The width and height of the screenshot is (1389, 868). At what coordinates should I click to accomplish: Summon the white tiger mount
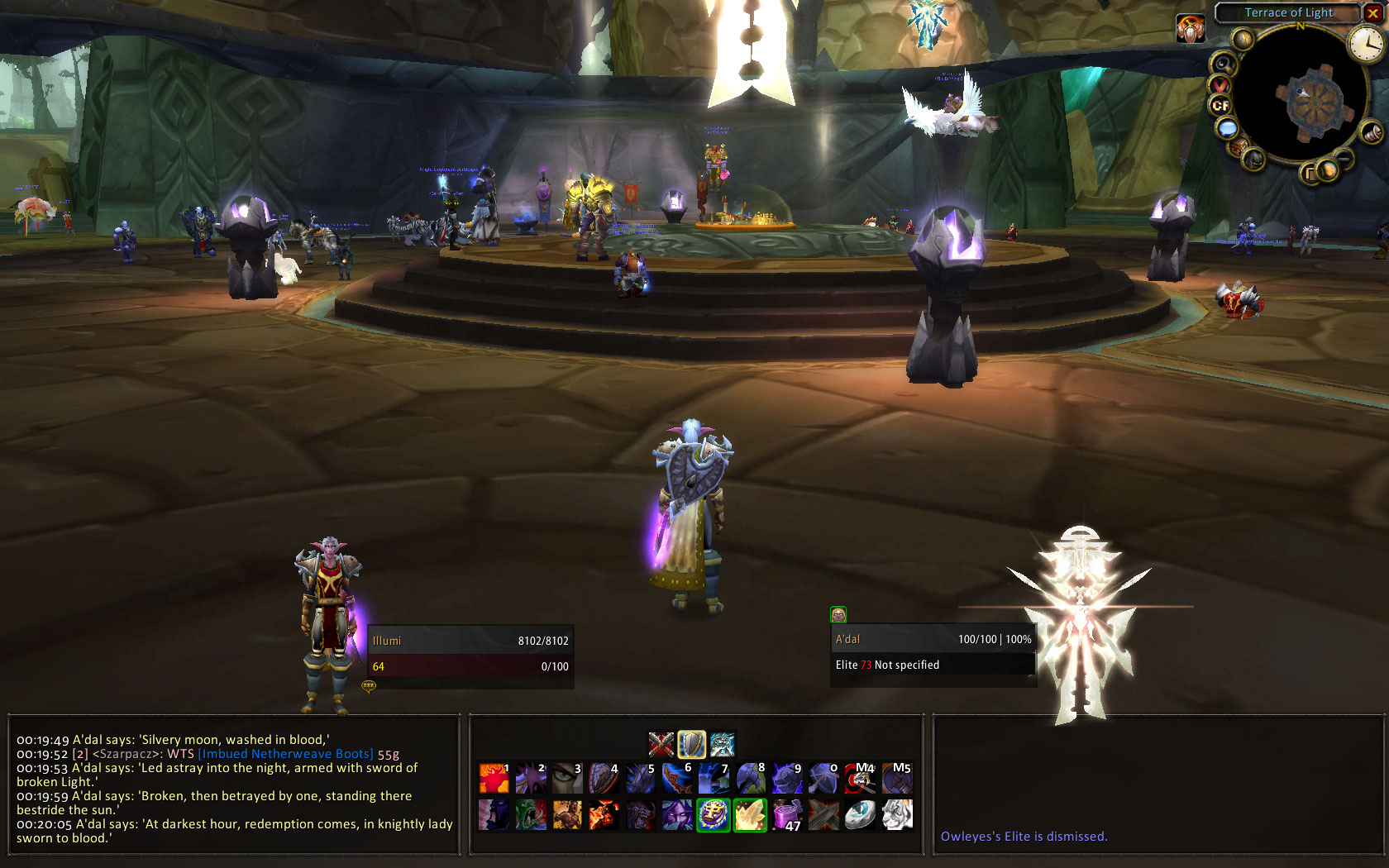(x=897, y=815)
